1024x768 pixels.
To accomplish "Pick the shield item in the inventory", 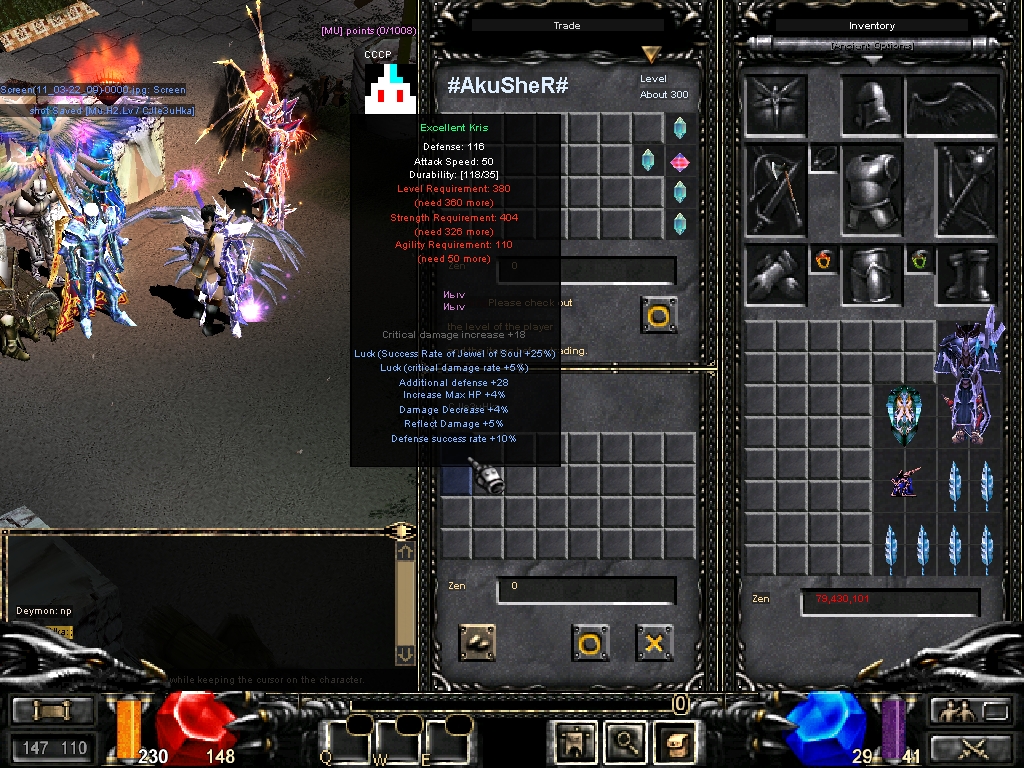I will pyautogui.click(x=904, y=416).
